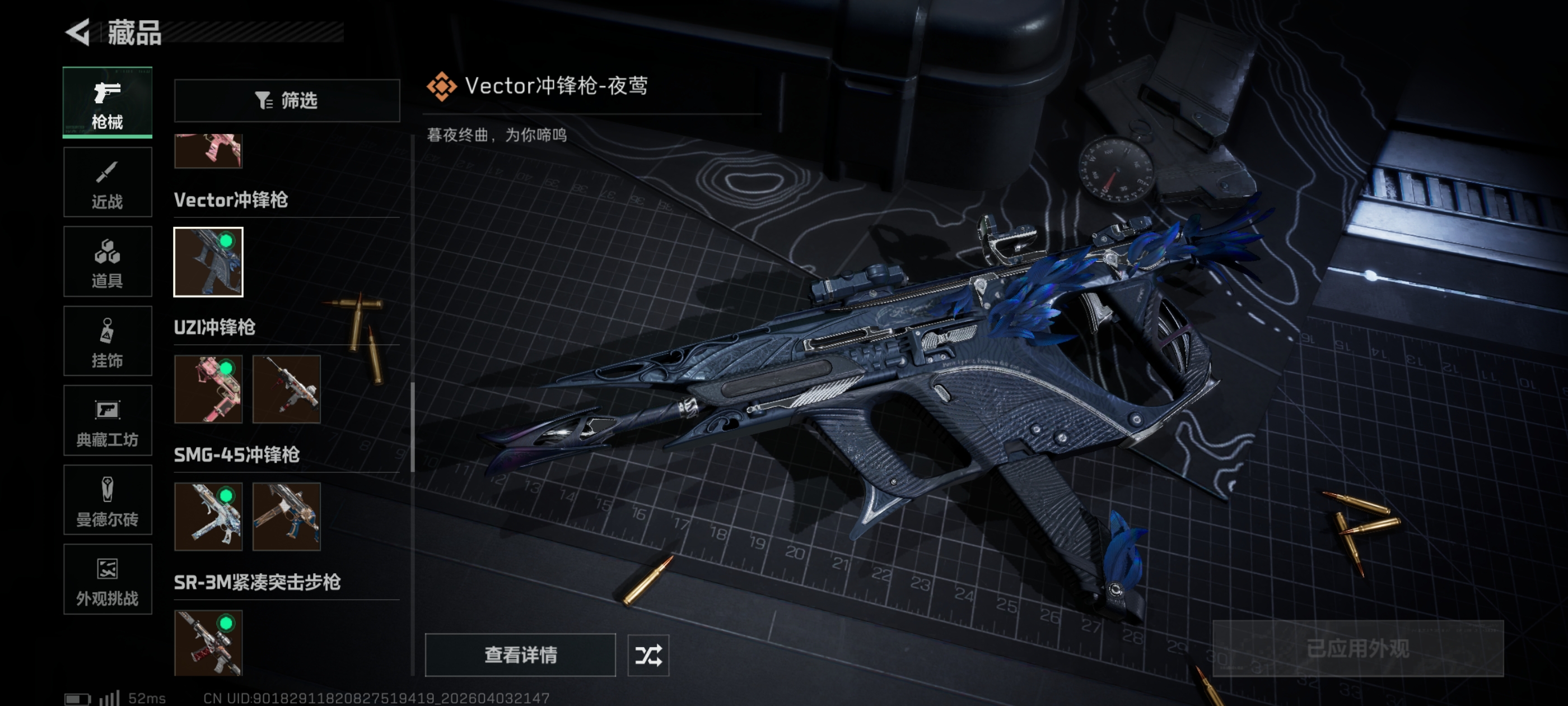Click 查看详情 to view details
1568x706 pixels.
520,655
